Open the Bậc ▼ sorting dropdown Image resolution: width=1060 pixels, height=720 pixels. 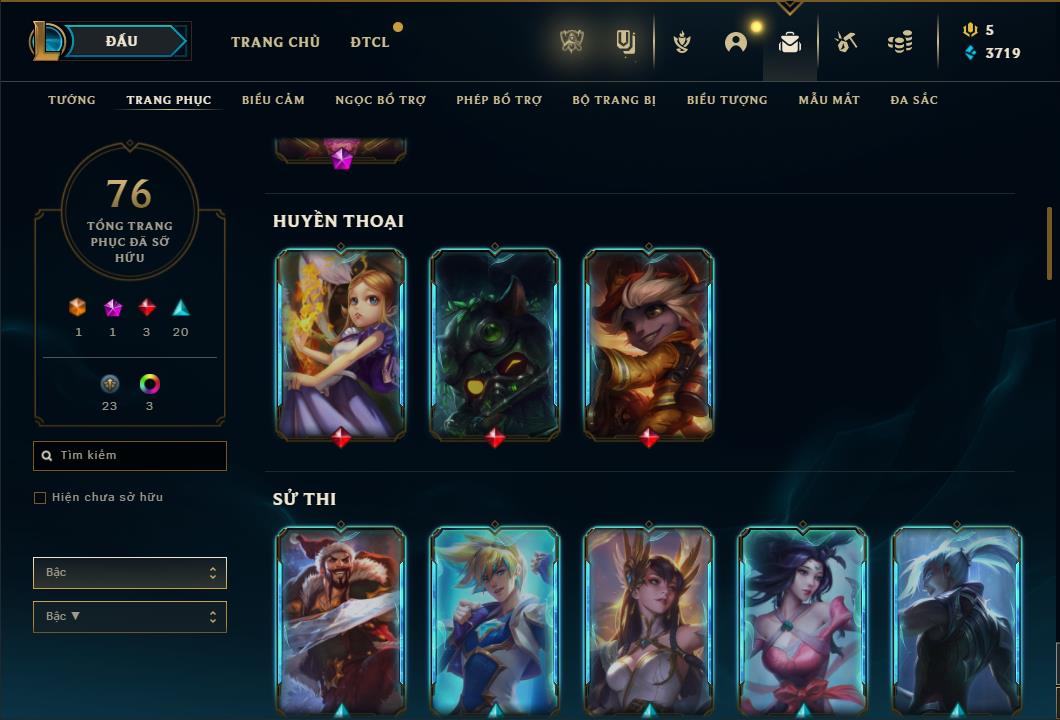130,617
